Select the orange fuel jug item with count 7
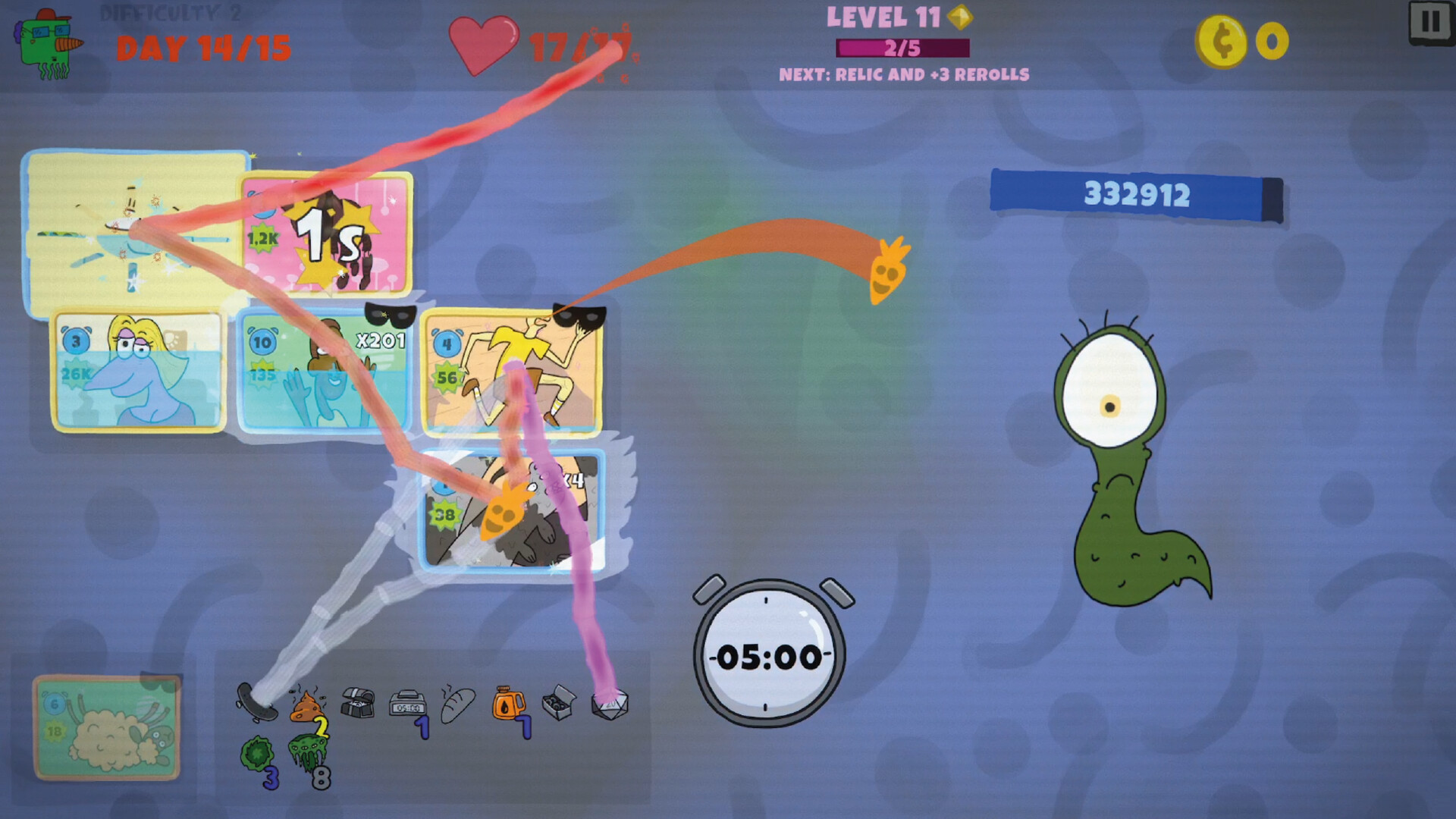This screenshot has height=819, width=1456. (508, 701)
